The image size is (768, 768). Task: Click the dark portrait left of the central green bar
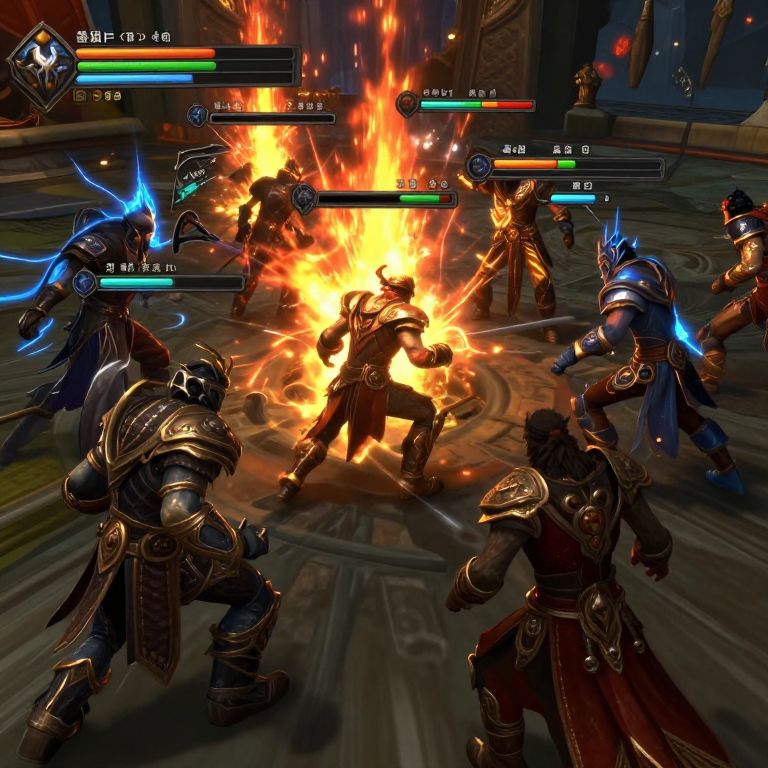(x=305, y=199)
